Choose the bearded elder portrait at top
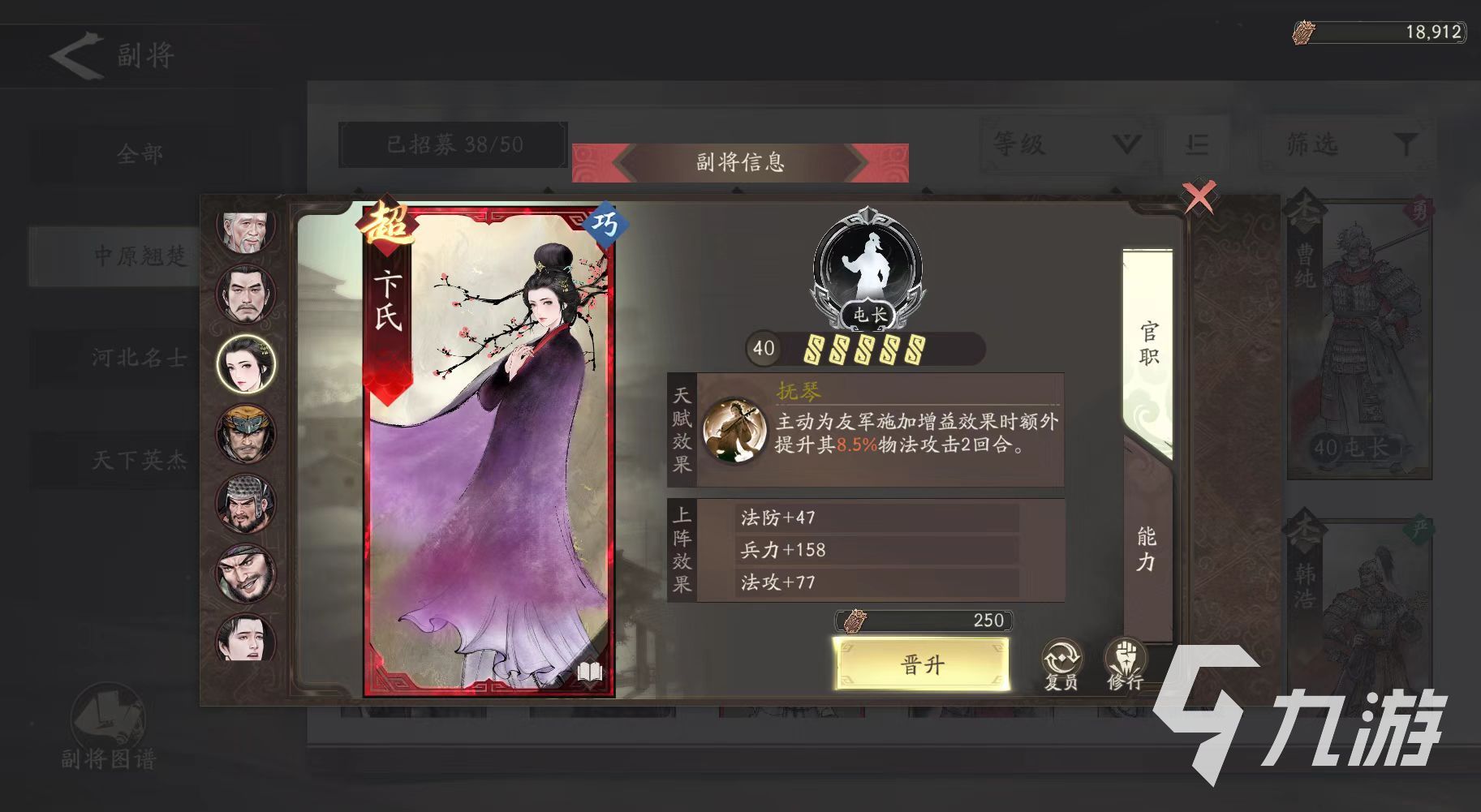This screenshot has width=1481, height=812. coord(246,228)
